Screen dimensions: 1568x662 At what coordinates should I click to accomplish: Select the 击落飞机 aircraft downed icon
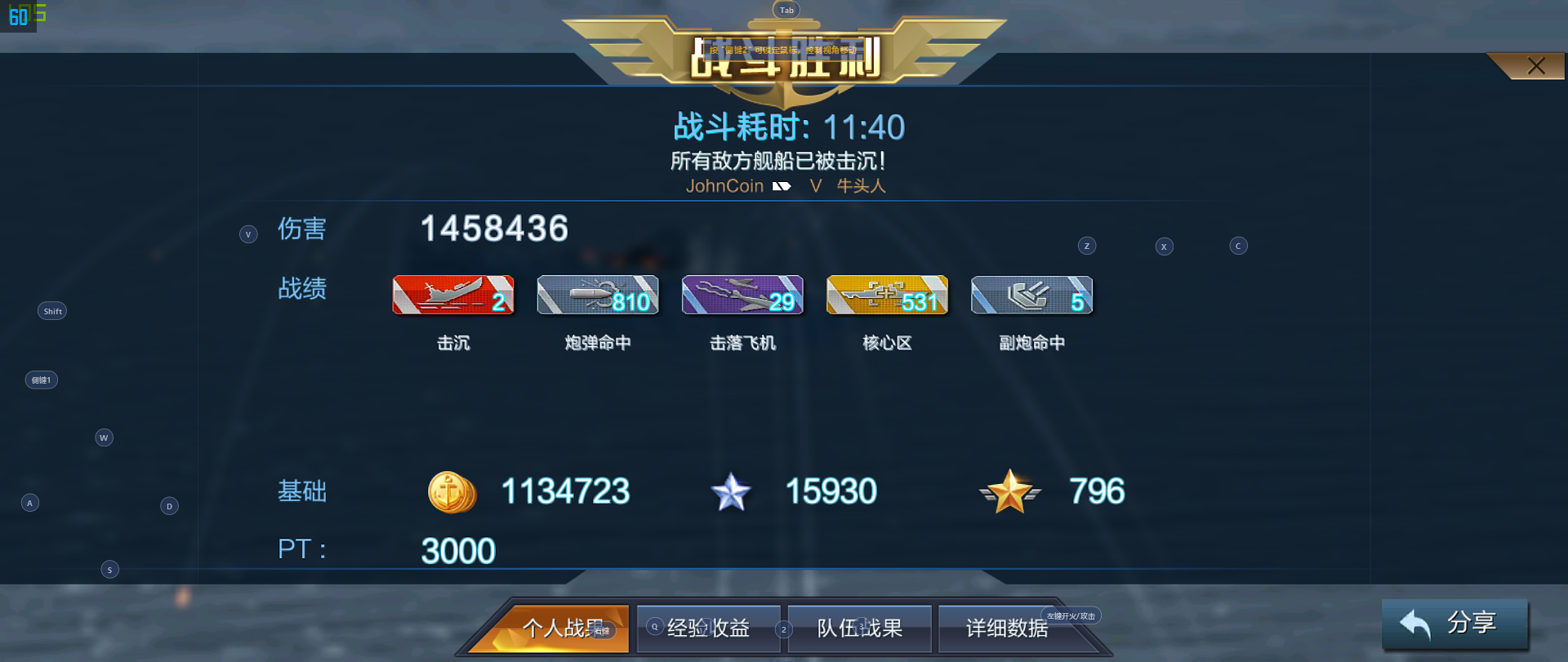742,295
